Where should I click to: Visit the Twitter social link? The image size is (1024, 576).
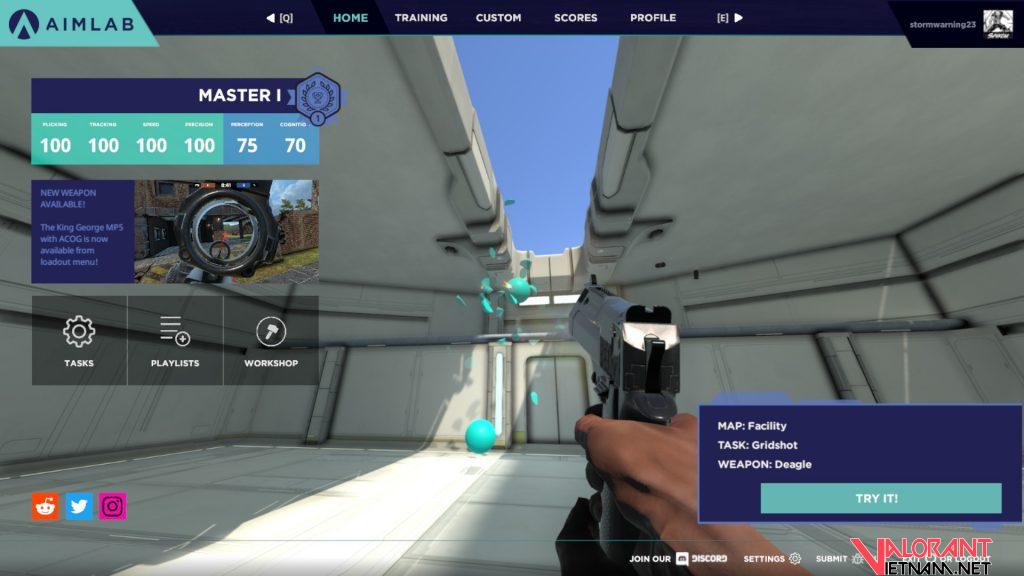(x=79, y=506)
